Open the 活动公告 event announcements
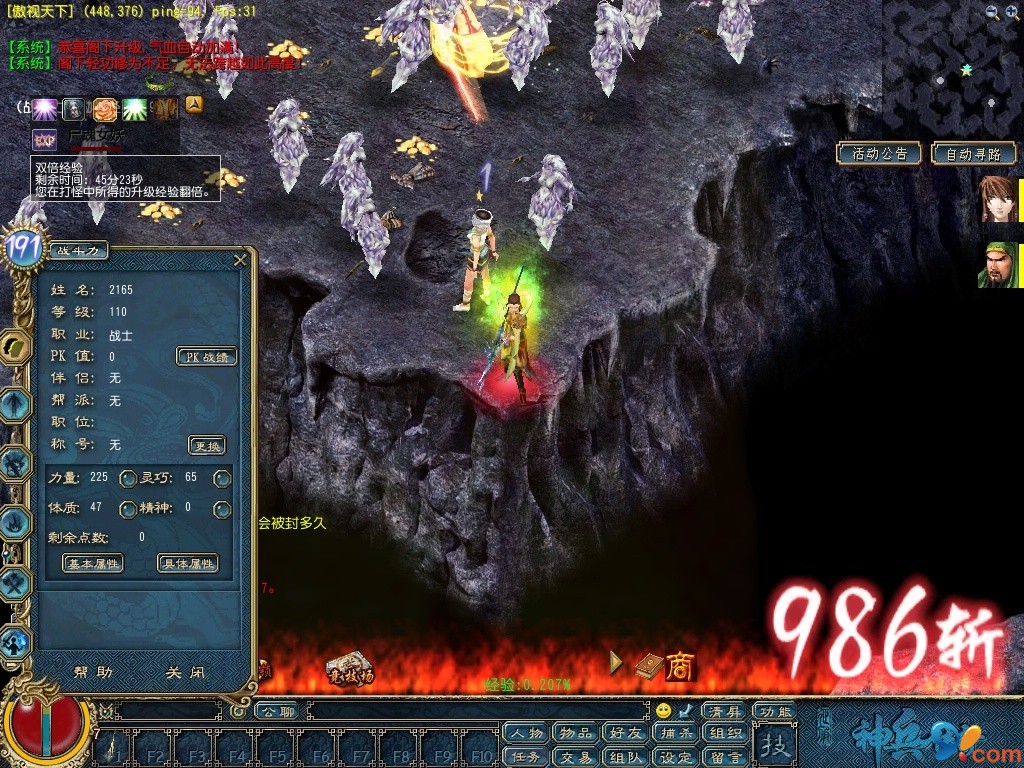This screenshot has width=1024, height=768. (879, 154)
